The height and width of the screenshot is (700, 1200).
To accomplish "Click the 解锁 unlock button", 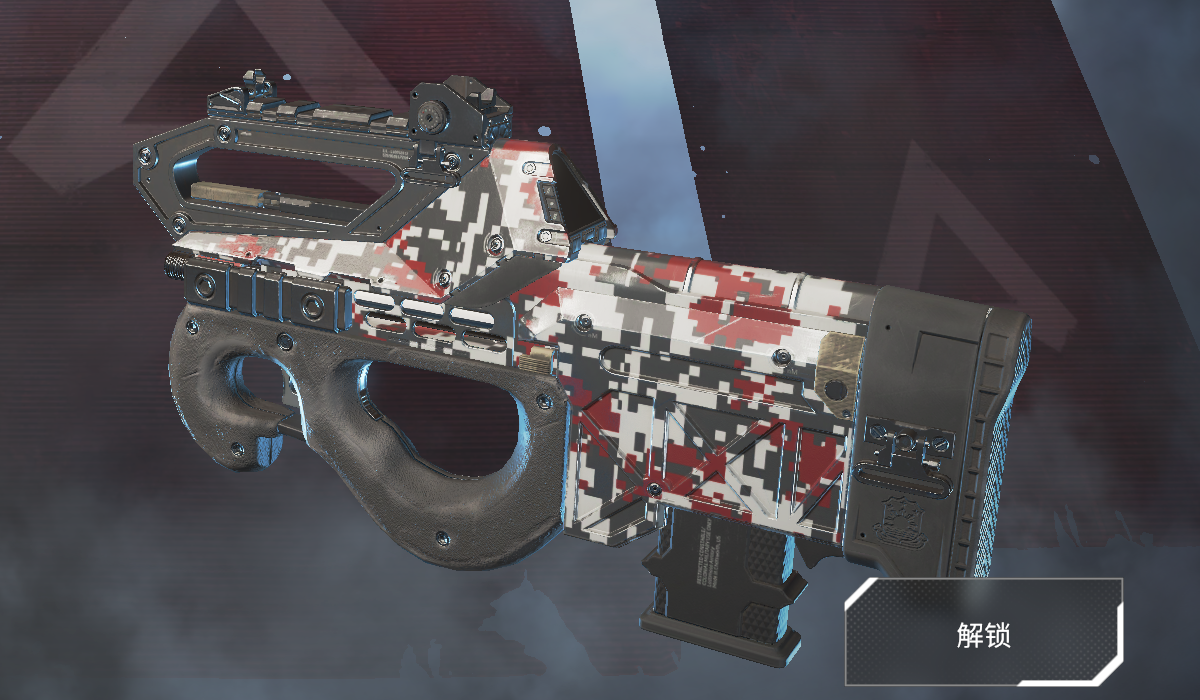I will (985, 632).
